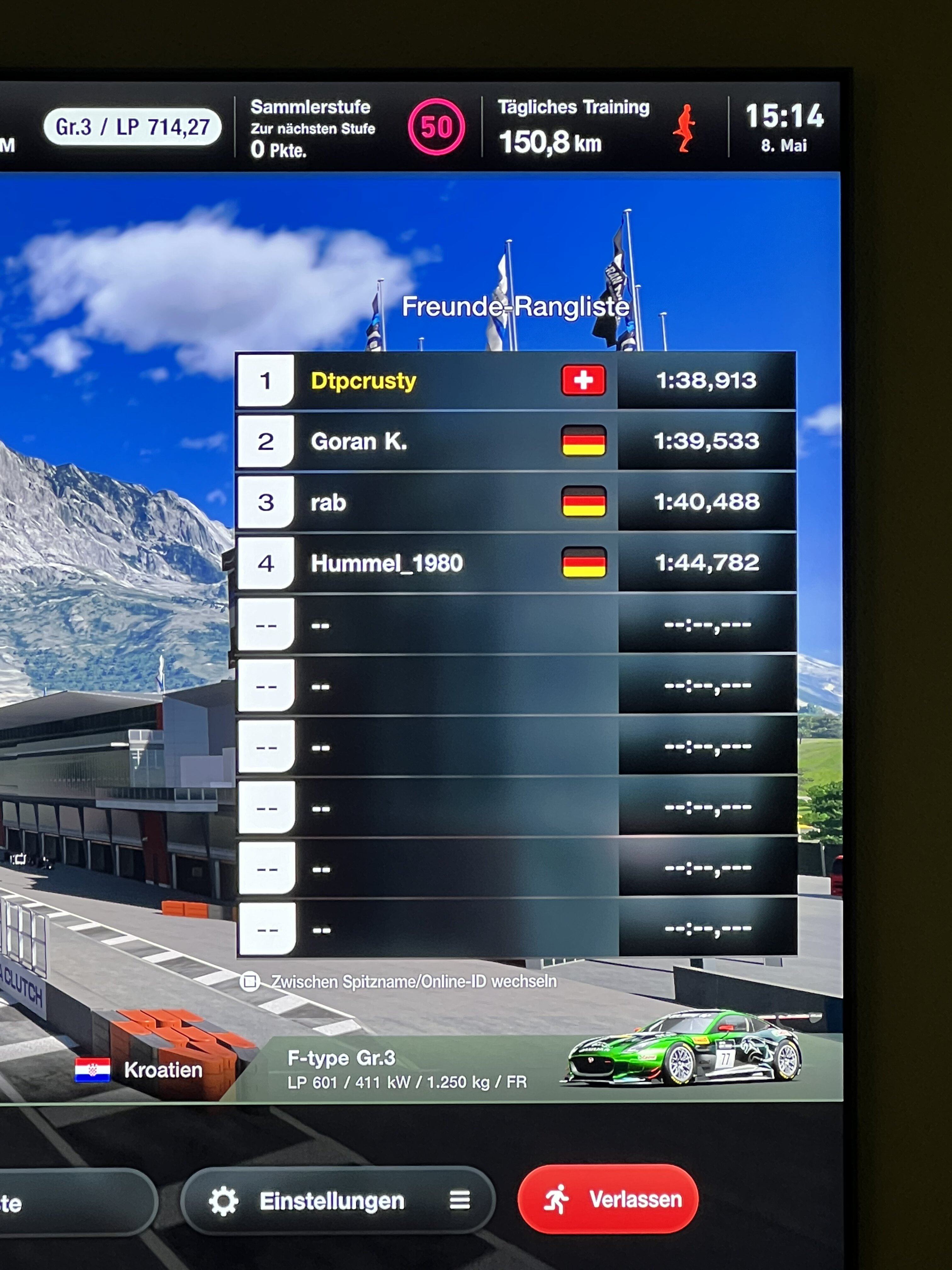
Task: Pick the Hummel_1980 leaderboard row
Action: [x=515, y=563]
